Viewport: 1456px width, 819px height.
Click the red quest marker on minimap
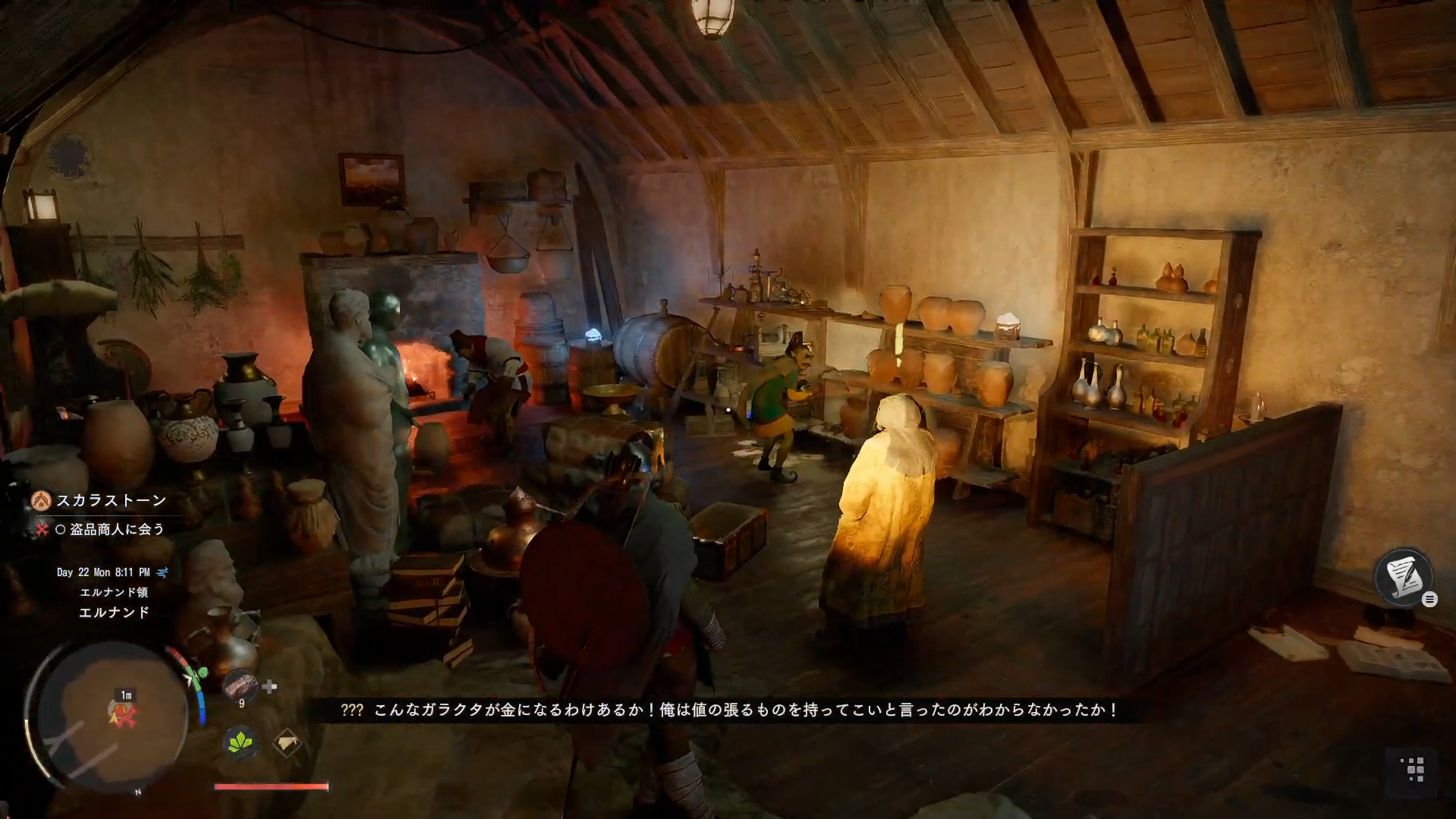pos(121,713)
